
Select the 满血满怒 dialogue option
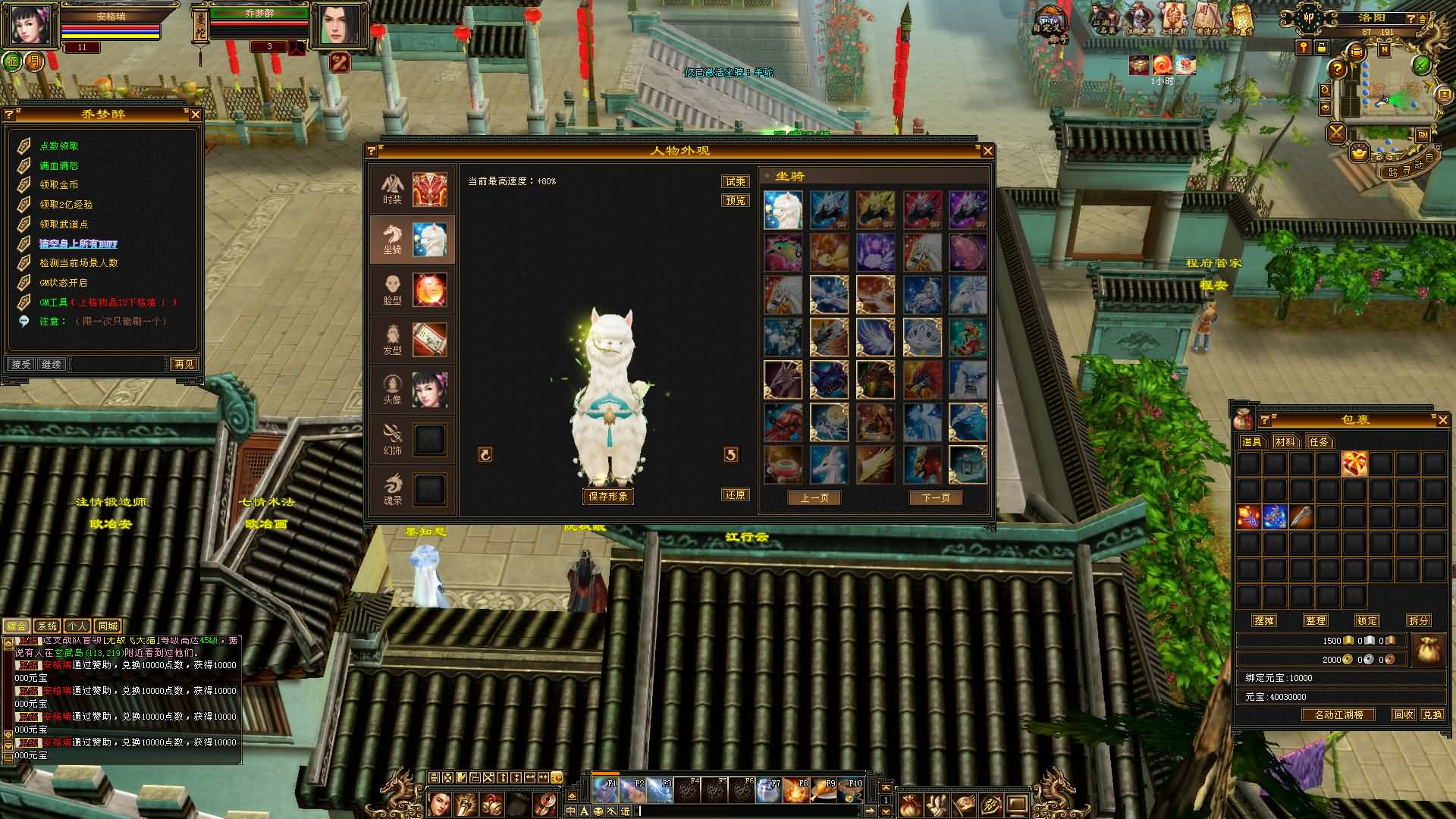click(x=59, y=165)
